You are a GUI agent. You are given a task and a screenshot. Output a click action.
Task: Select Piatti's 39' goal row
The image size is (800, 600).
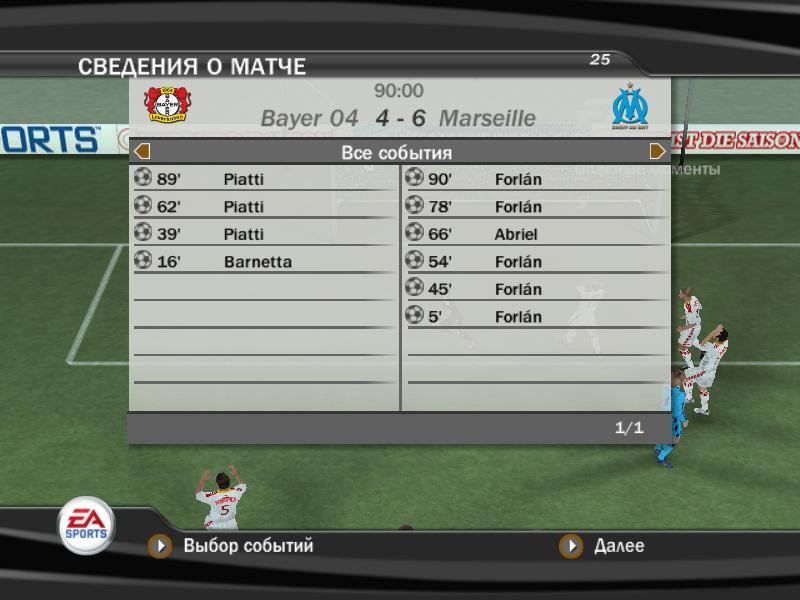tap(264, 234)
